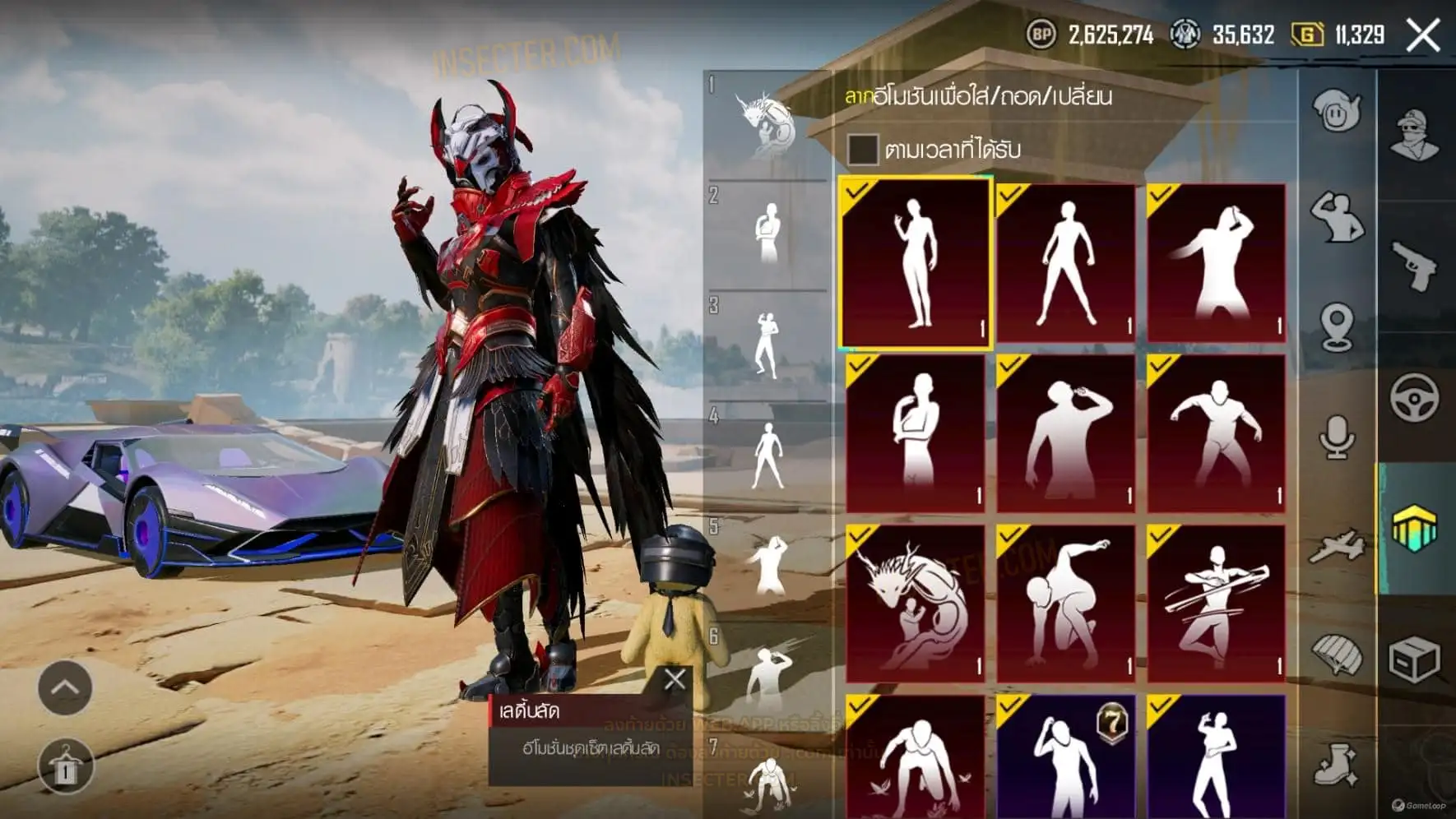Open the boot footprint sub-category
Screen dimensions: 1456x819
[x=1337, y=765]
